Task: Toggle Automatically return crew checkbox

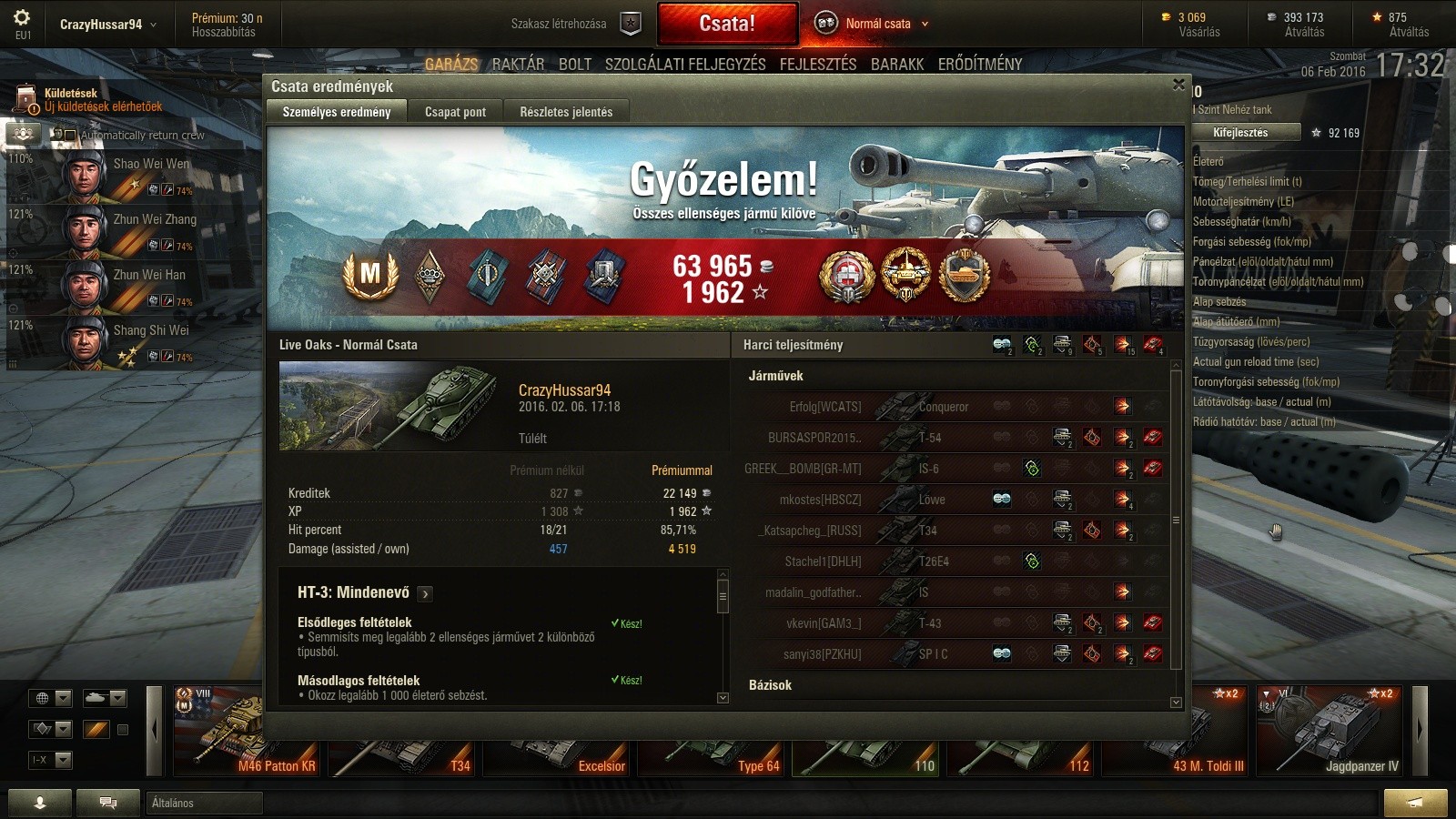Action: pyautogui.click(x=70, y=135)
